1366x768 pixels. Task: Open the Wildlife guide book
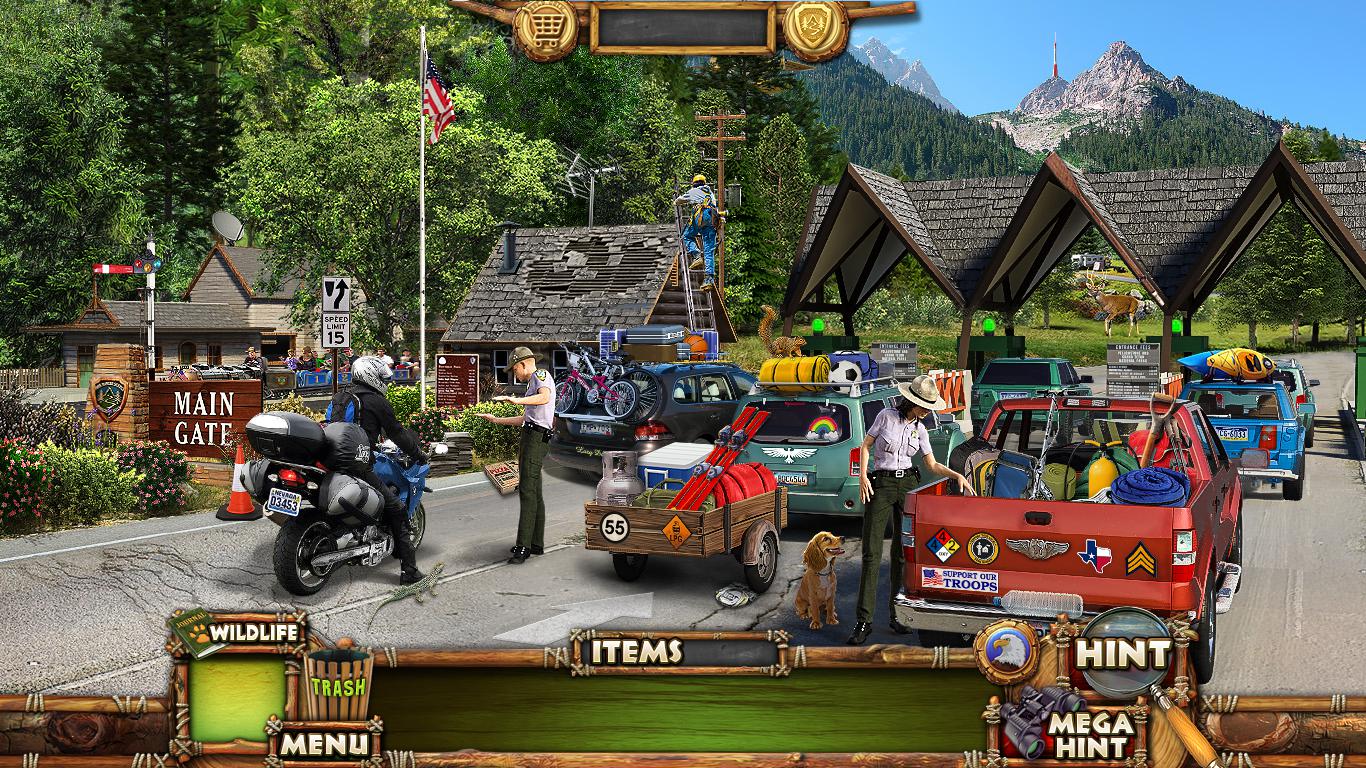click(235, 633)
